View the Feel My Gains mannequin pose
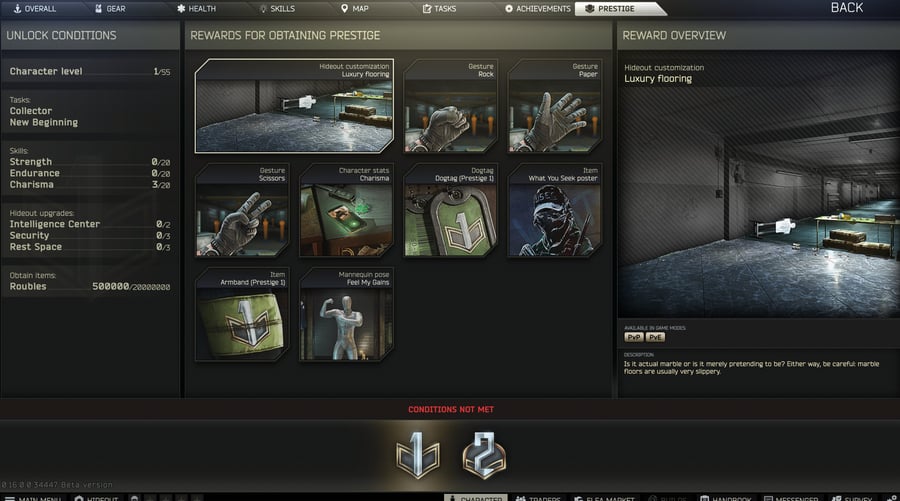This screenshot has width=900, height=501. coord(346,313)
